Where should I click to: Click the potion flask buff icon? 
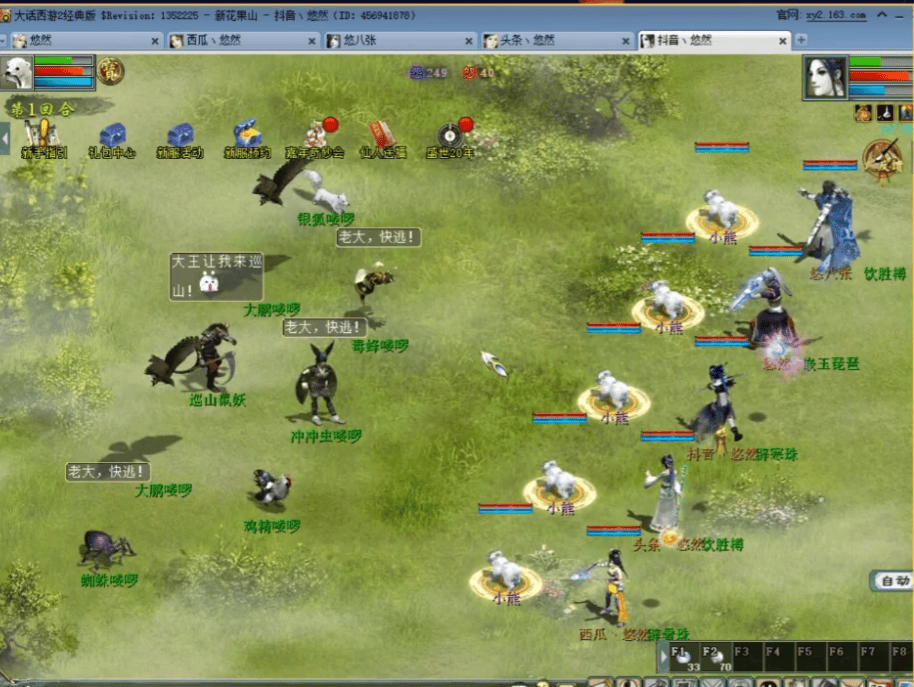click(x=884, y=113)
